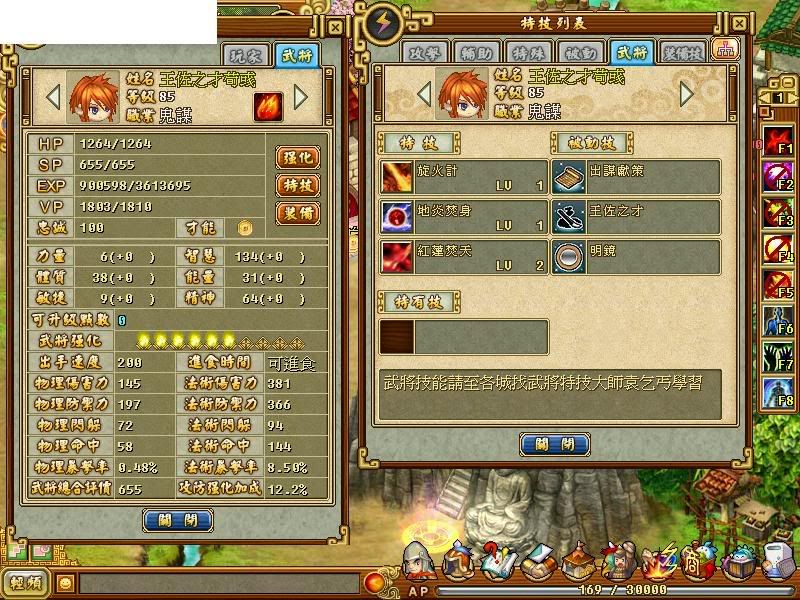Screen dimensions: 800x600
Task: Select the 明鏡 passive skill
Action: click(636, 254)
